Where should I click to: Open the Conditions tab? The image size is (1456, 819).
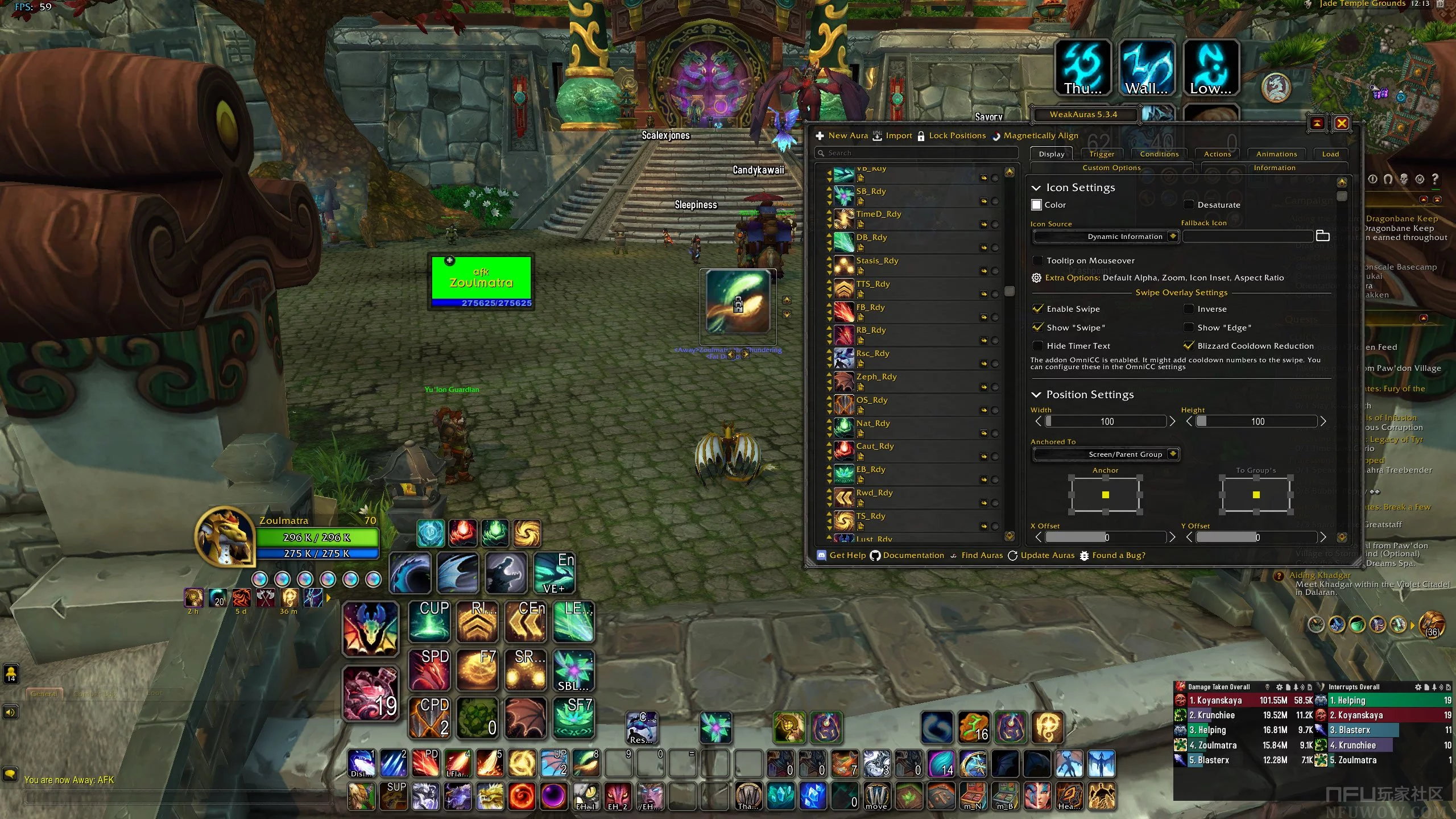pos(1159,154)
